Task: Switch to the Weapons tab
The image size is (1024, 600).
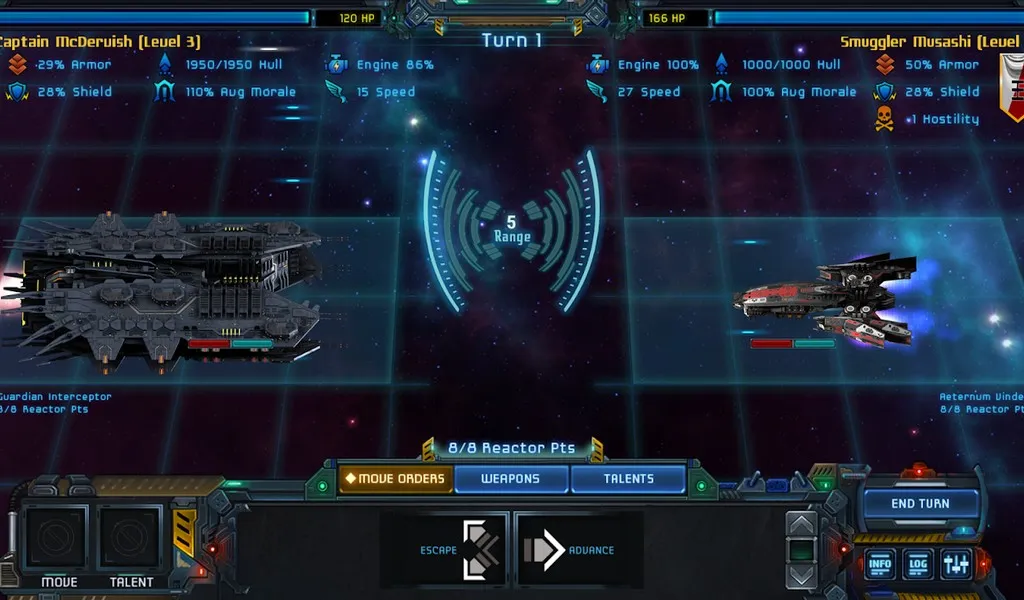Action: pyautogui.click(x=511, y=479)
